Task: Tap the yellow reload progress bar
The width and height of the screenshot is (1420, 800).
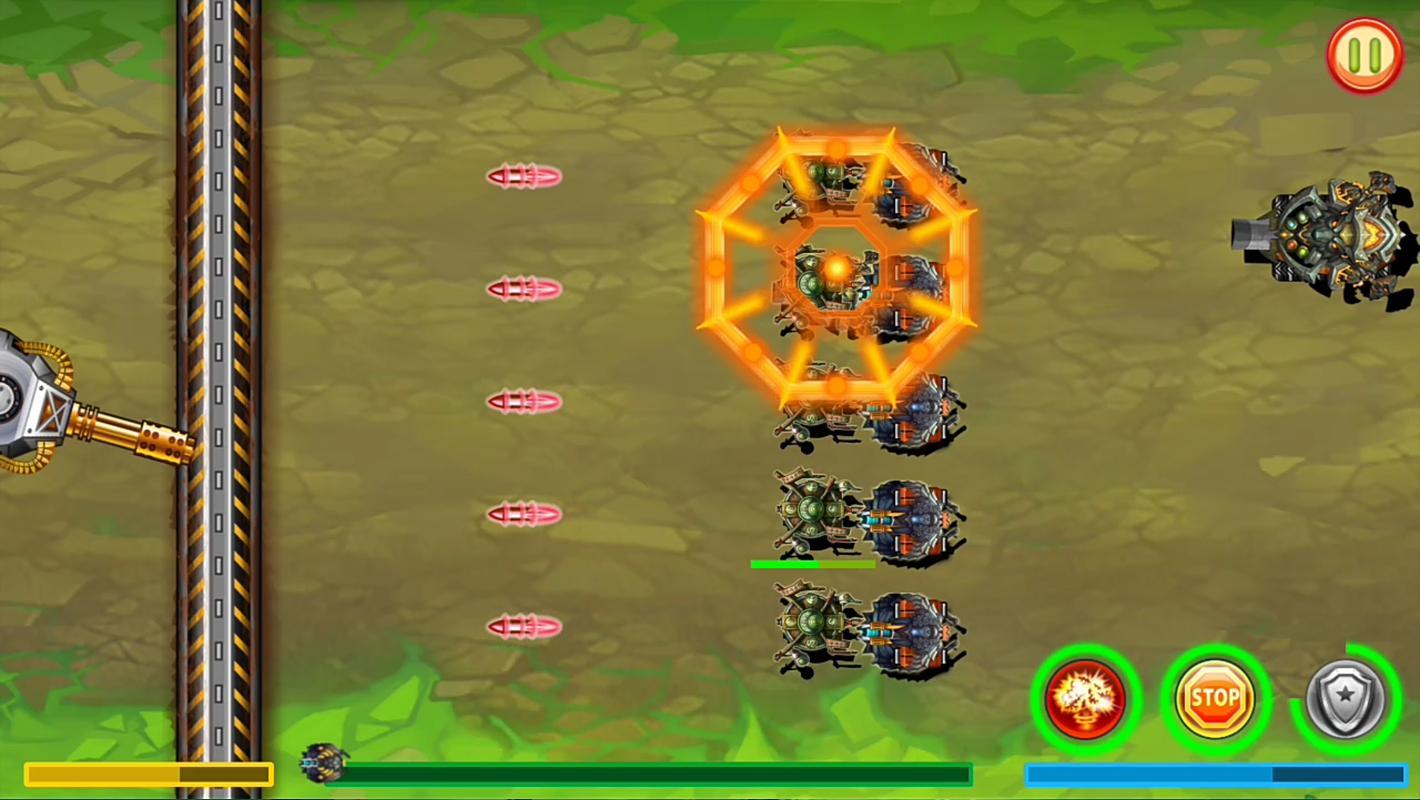Action: tap(148, 773)
